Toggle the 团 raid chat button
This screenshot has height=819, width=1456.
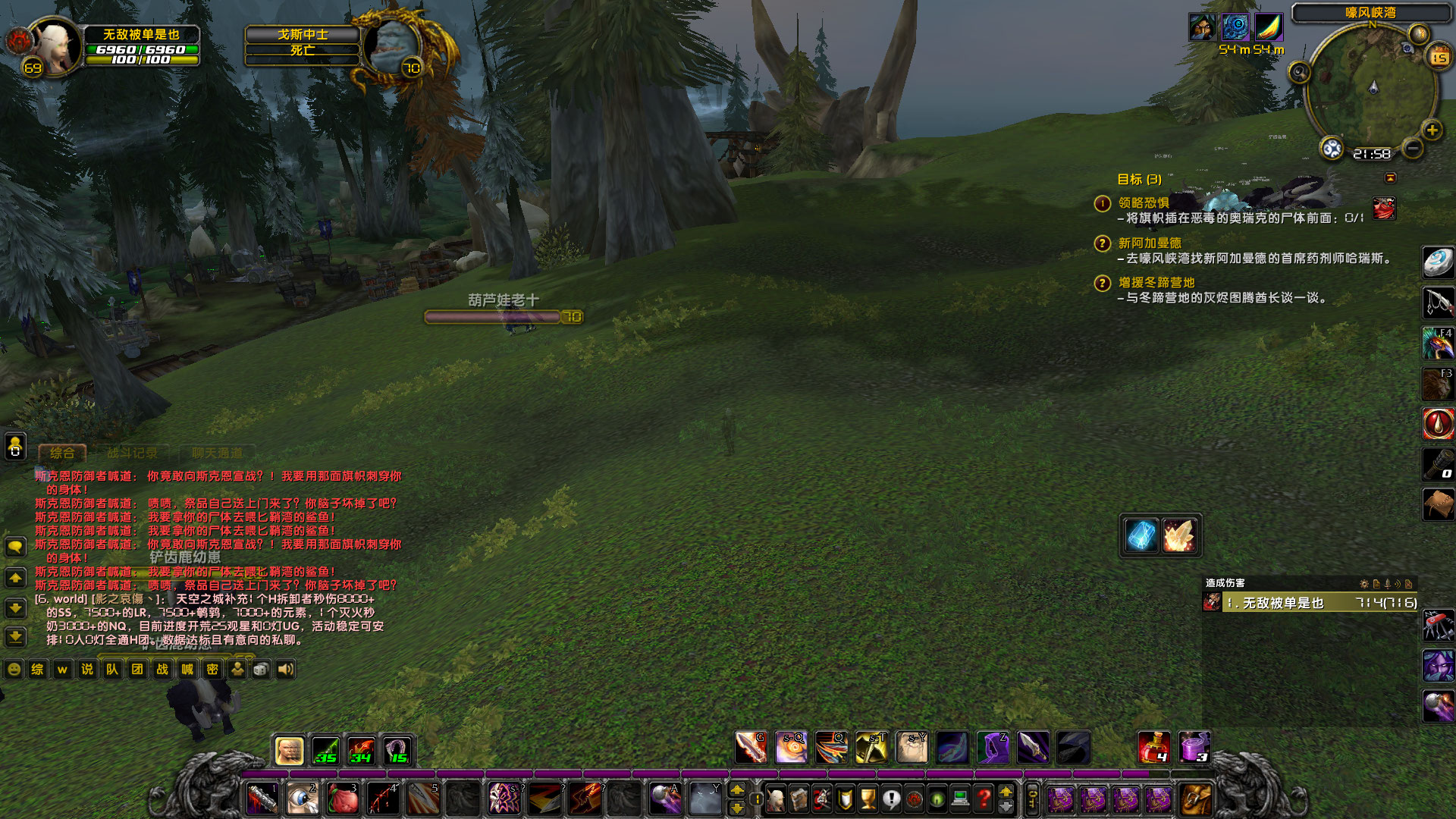[x=136, y=670]
